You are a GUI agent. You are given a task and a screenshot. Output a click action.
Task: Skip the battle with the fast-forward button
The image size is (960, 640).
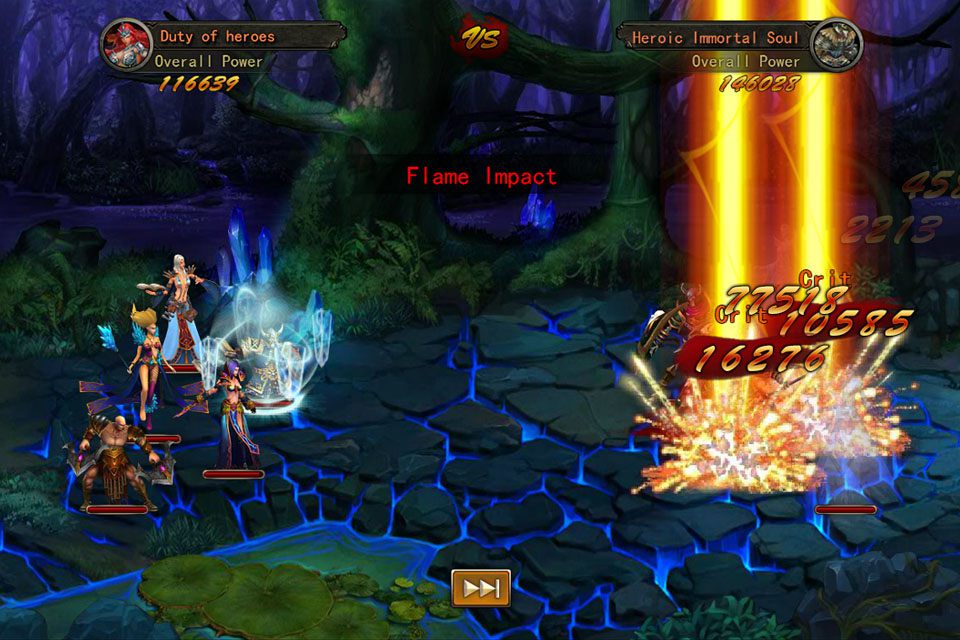click(481, 588)
